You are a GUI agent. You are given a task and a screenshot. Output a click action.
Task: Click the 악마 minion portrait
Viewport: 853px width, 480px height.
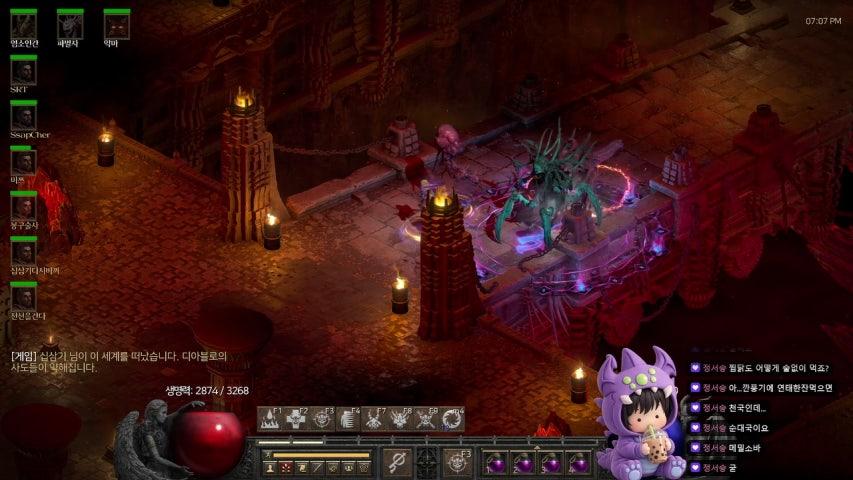pyautogui.click(x=117, y=24)
